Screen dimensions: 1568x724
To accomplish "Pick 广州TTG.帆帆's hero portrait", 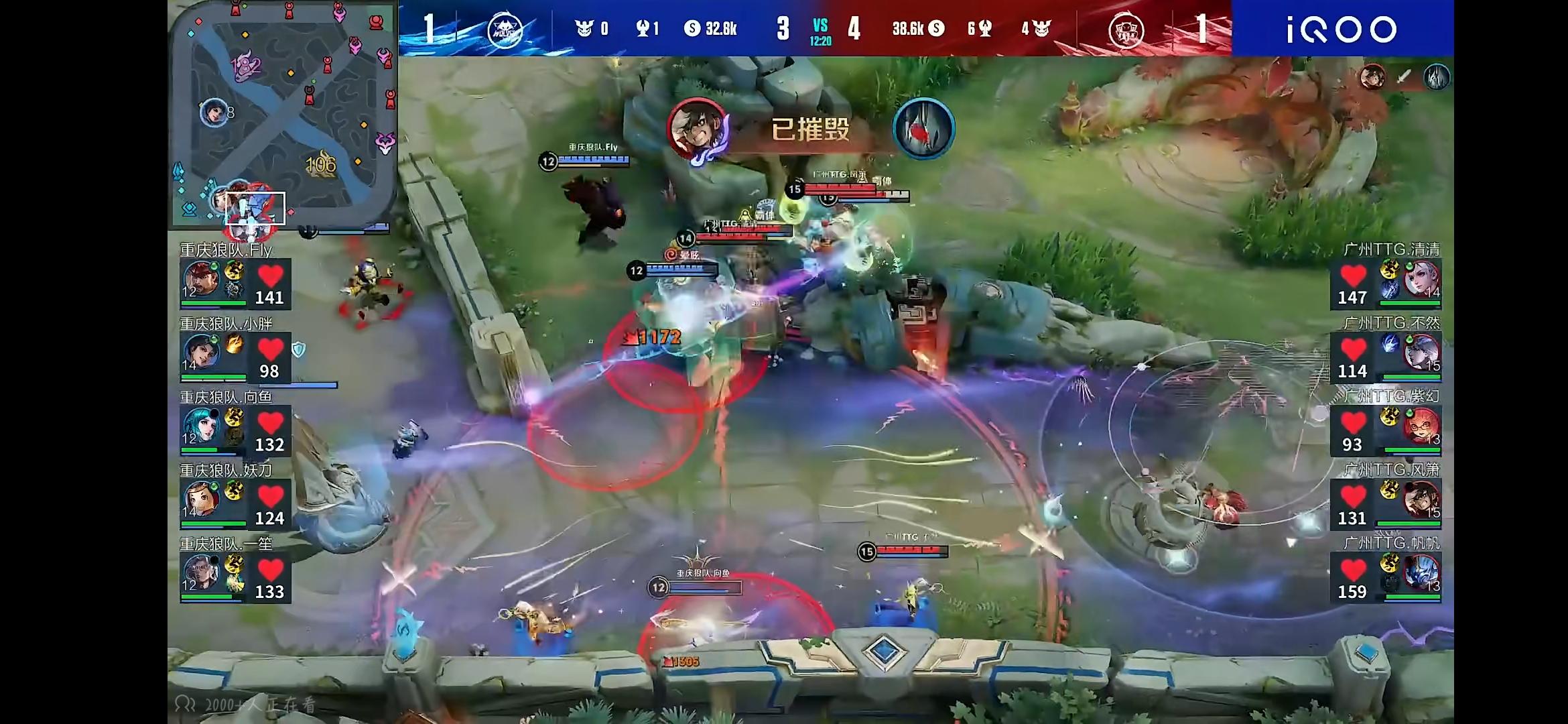I will tap(1421, 573).
